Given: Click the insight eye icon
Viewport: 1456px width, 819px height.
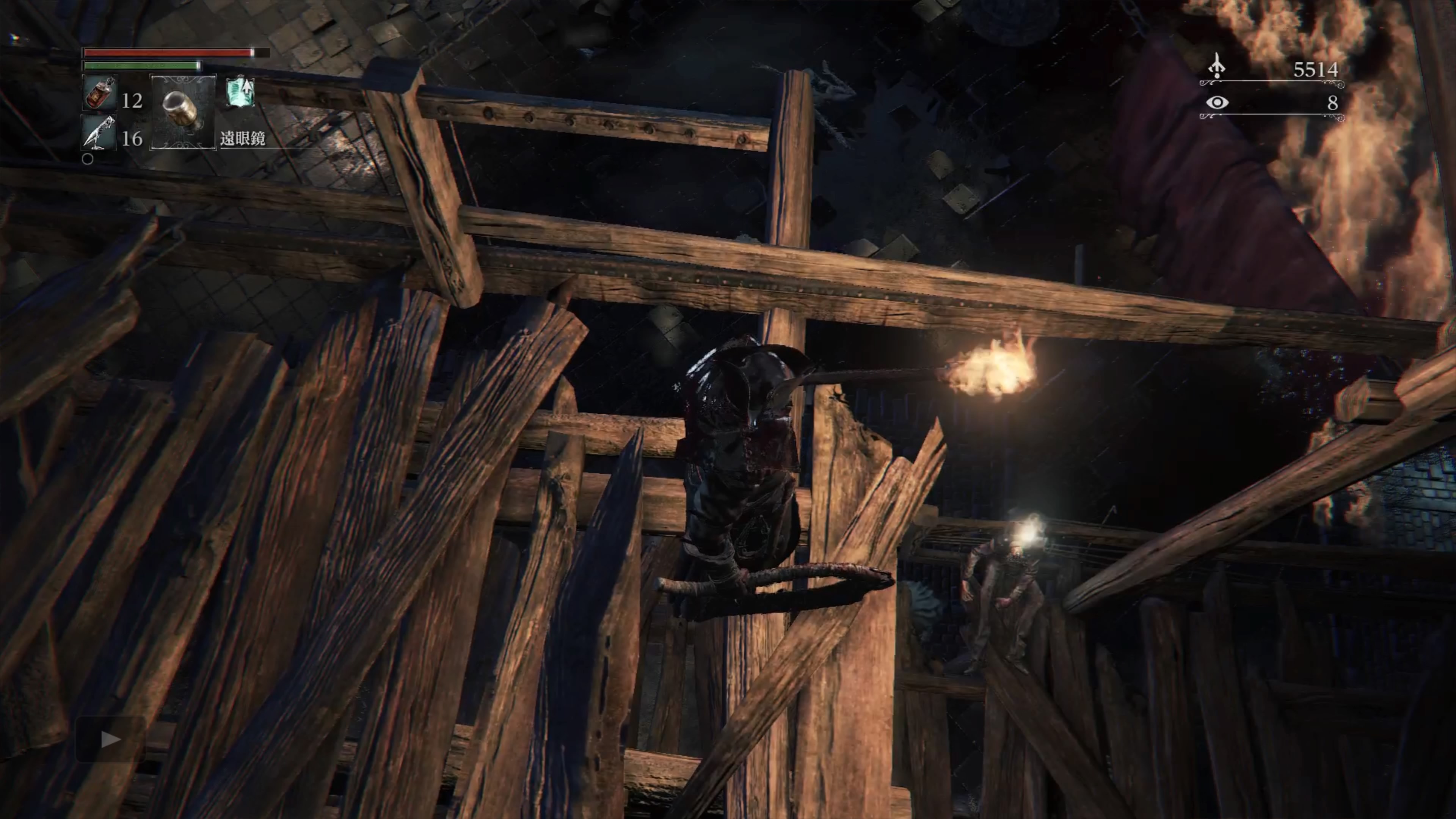Looking at the screenshot, I should [x=1217, y=102].
